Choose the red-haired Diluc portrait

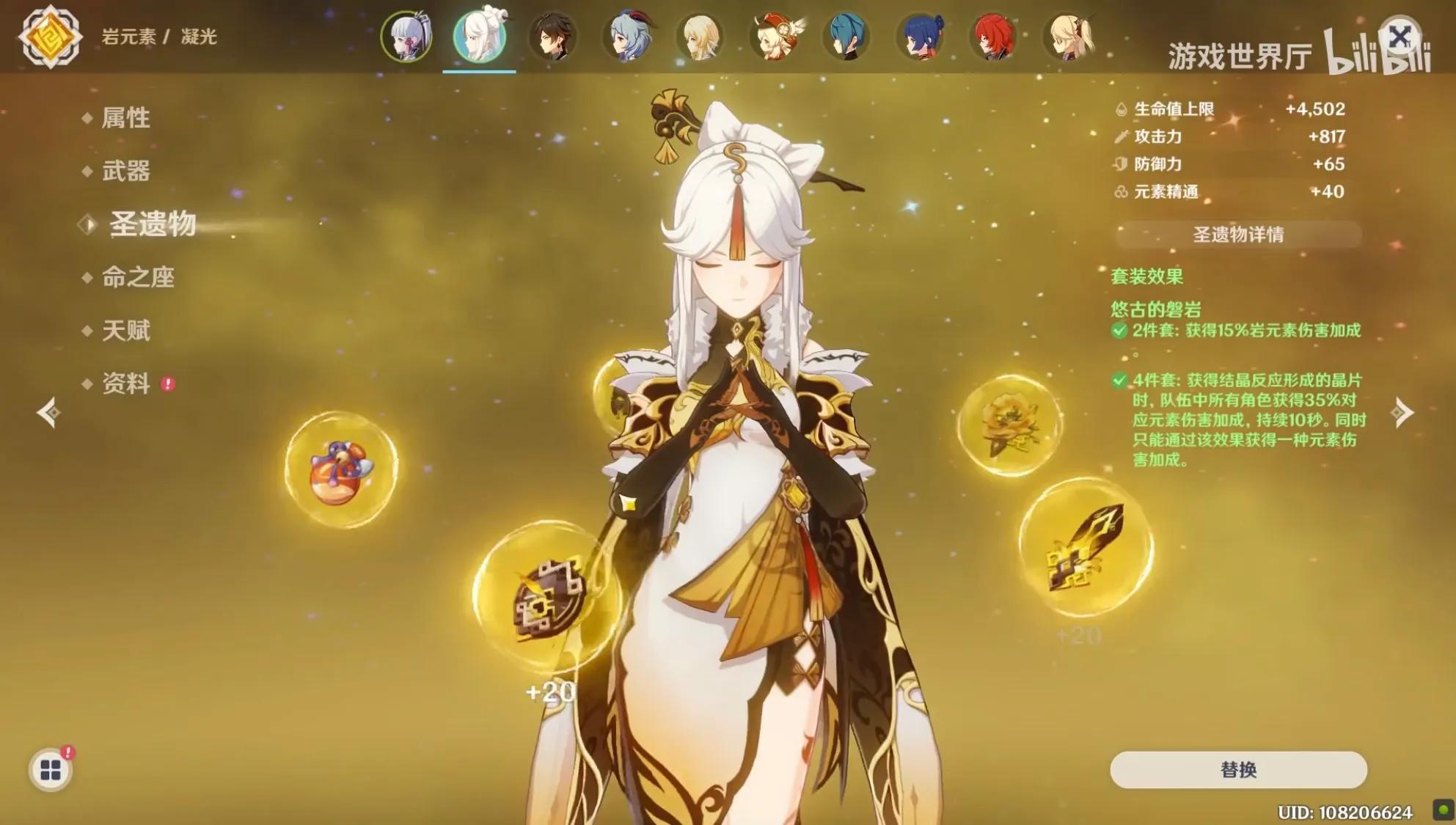[993, 37]
